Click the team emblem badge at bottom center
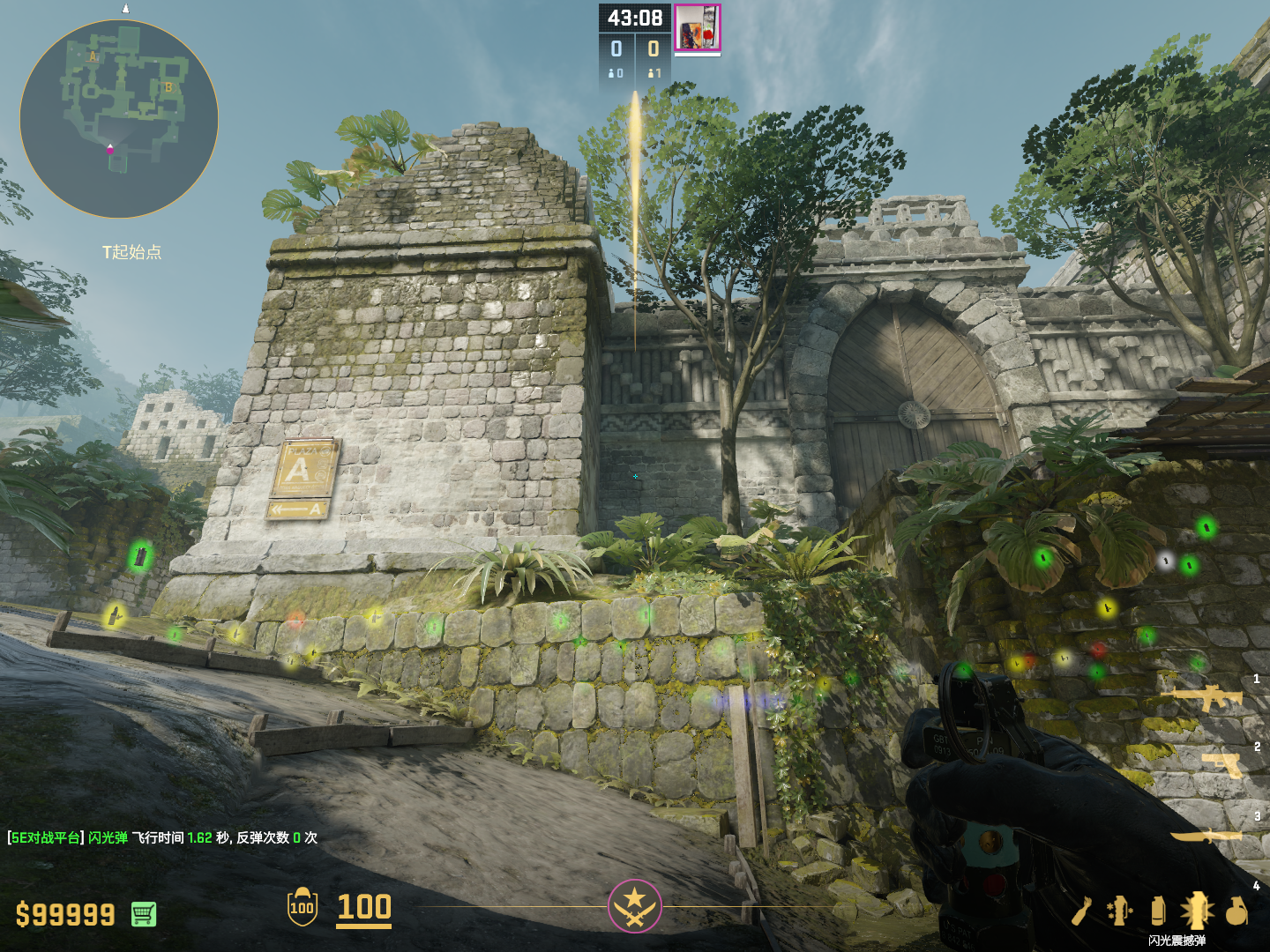 click(x=634, y=905)
